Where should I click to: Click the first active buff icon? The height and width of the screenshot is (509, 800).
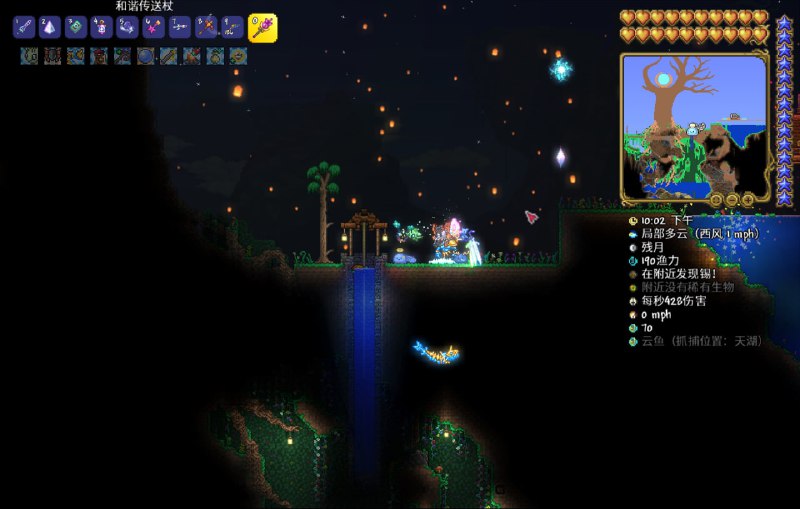click(28, 56)
